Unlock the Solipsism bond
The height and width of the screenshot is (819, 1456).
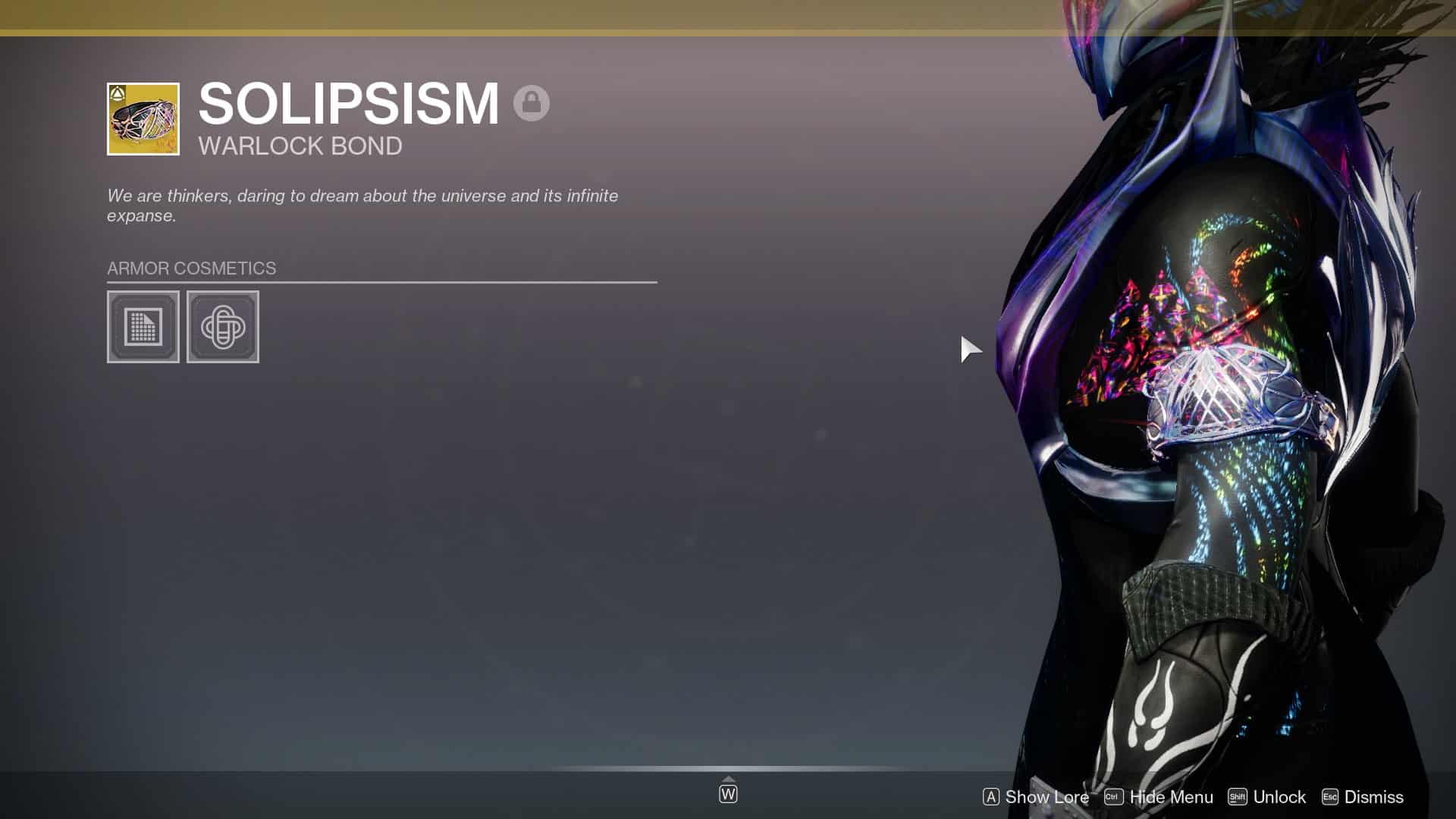point(1279,797)
